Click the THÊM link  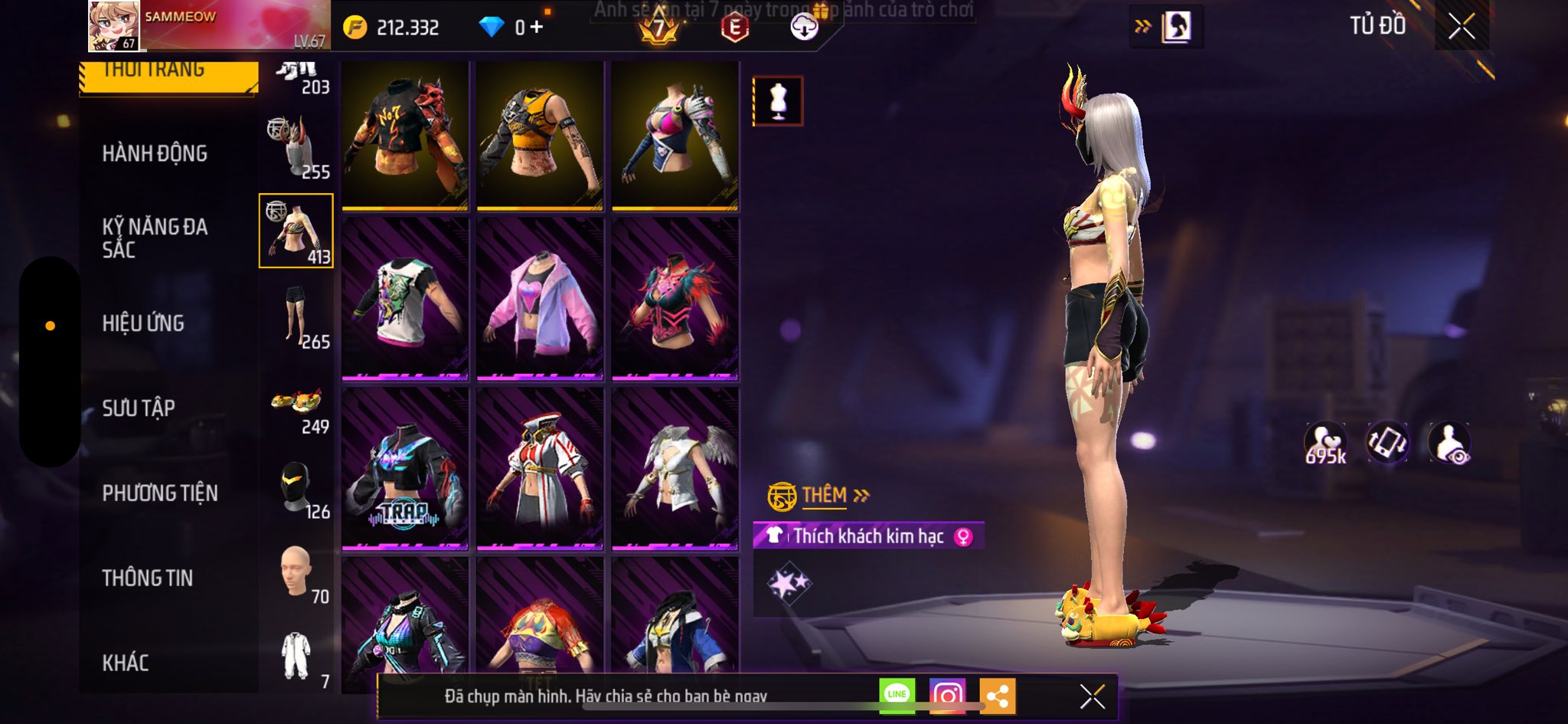825,496
